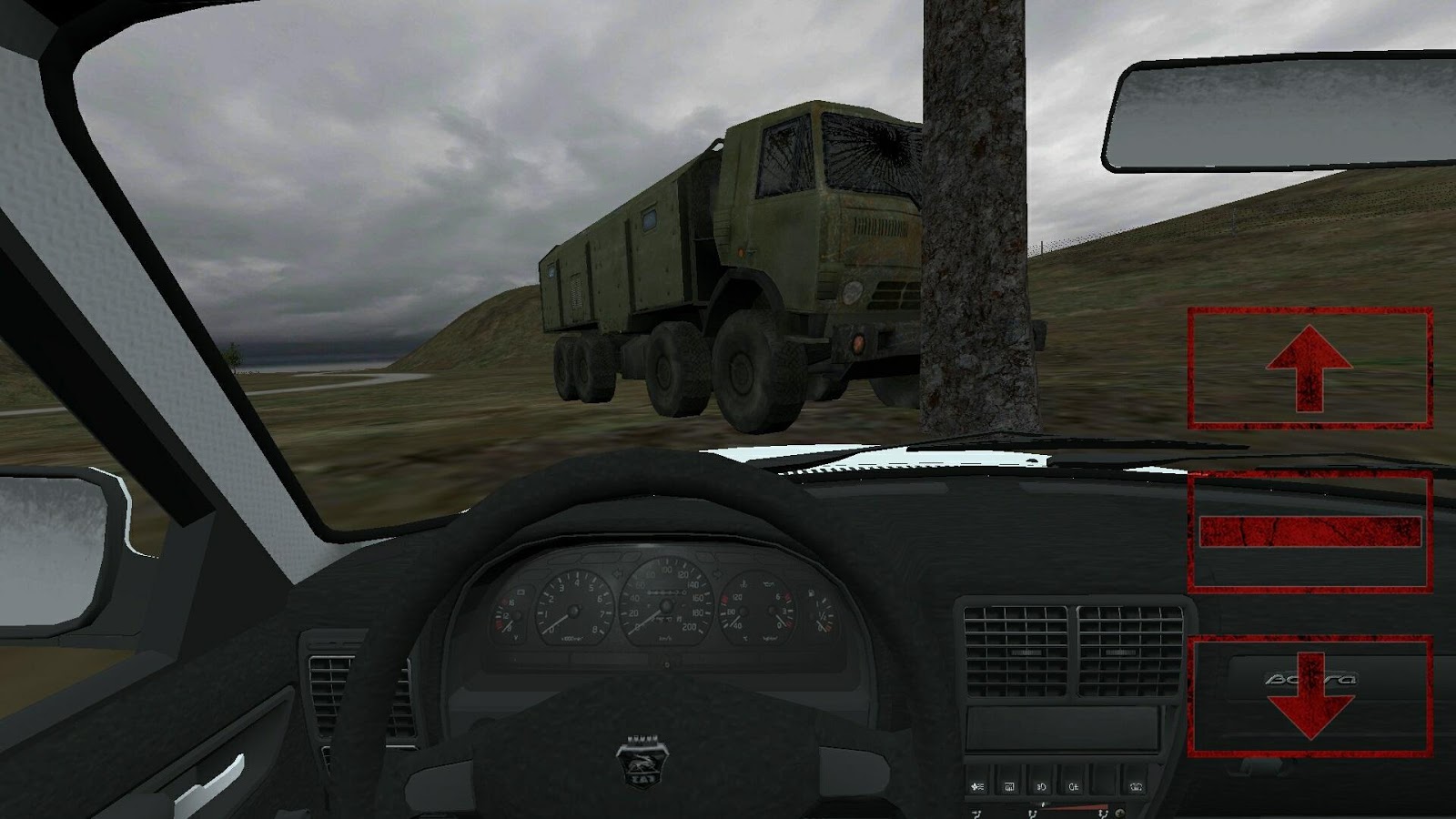Tap the red down arrow reverse button
This screenshot has height=819, width=1456.
1309,696
